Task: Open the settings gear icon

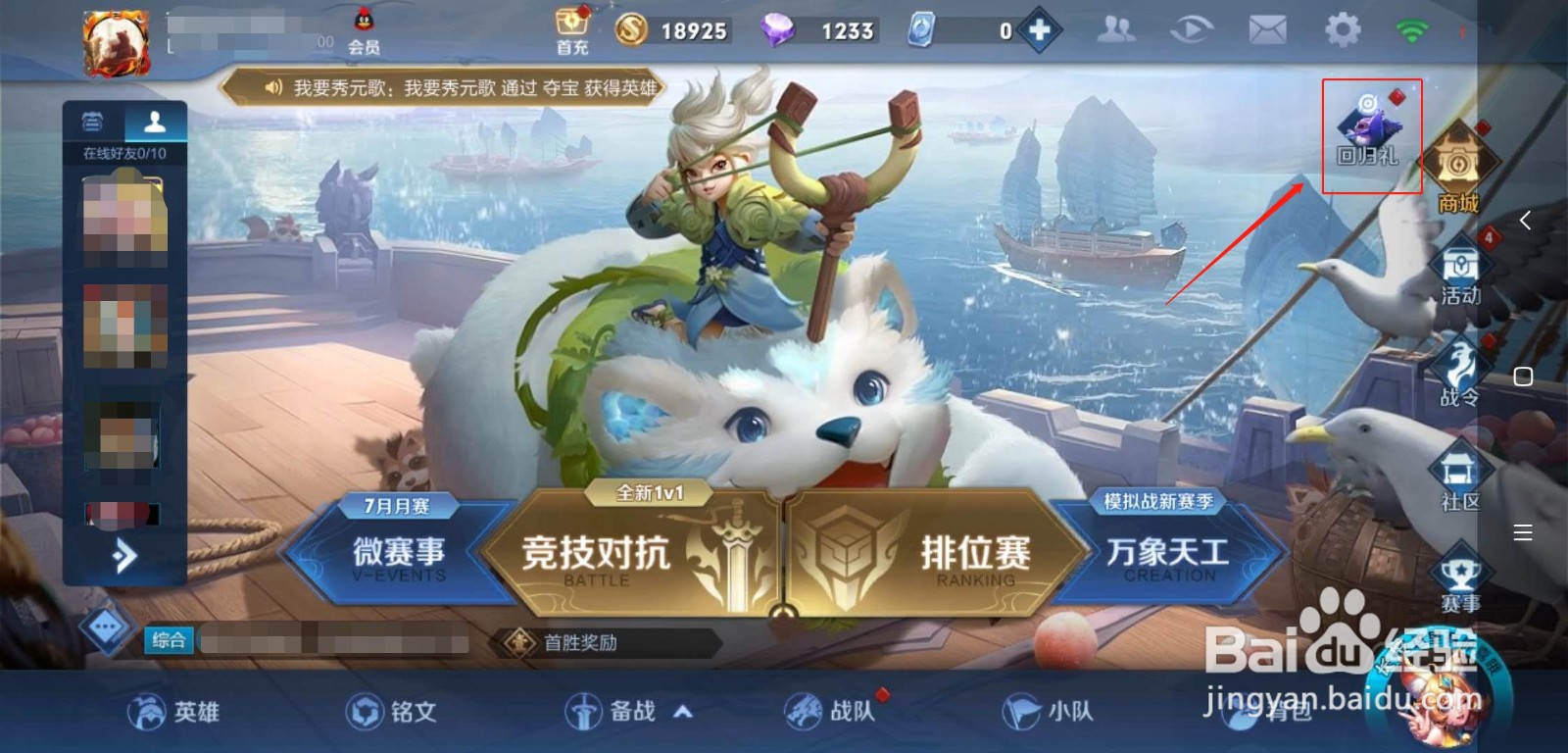Action: click(x=1341, y=29)
